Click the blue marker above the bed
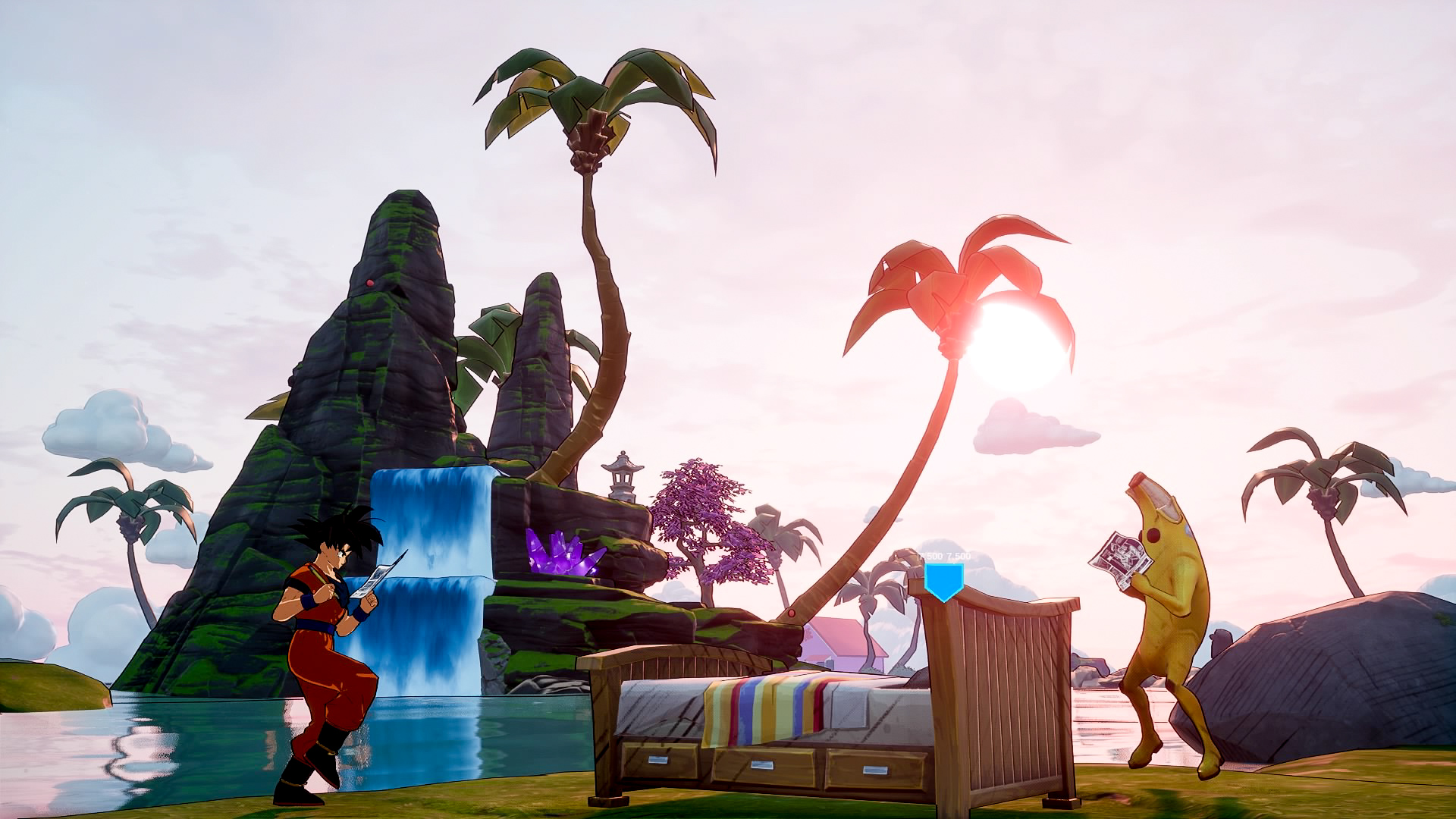 pyautogui.click(x=943, y=580)
